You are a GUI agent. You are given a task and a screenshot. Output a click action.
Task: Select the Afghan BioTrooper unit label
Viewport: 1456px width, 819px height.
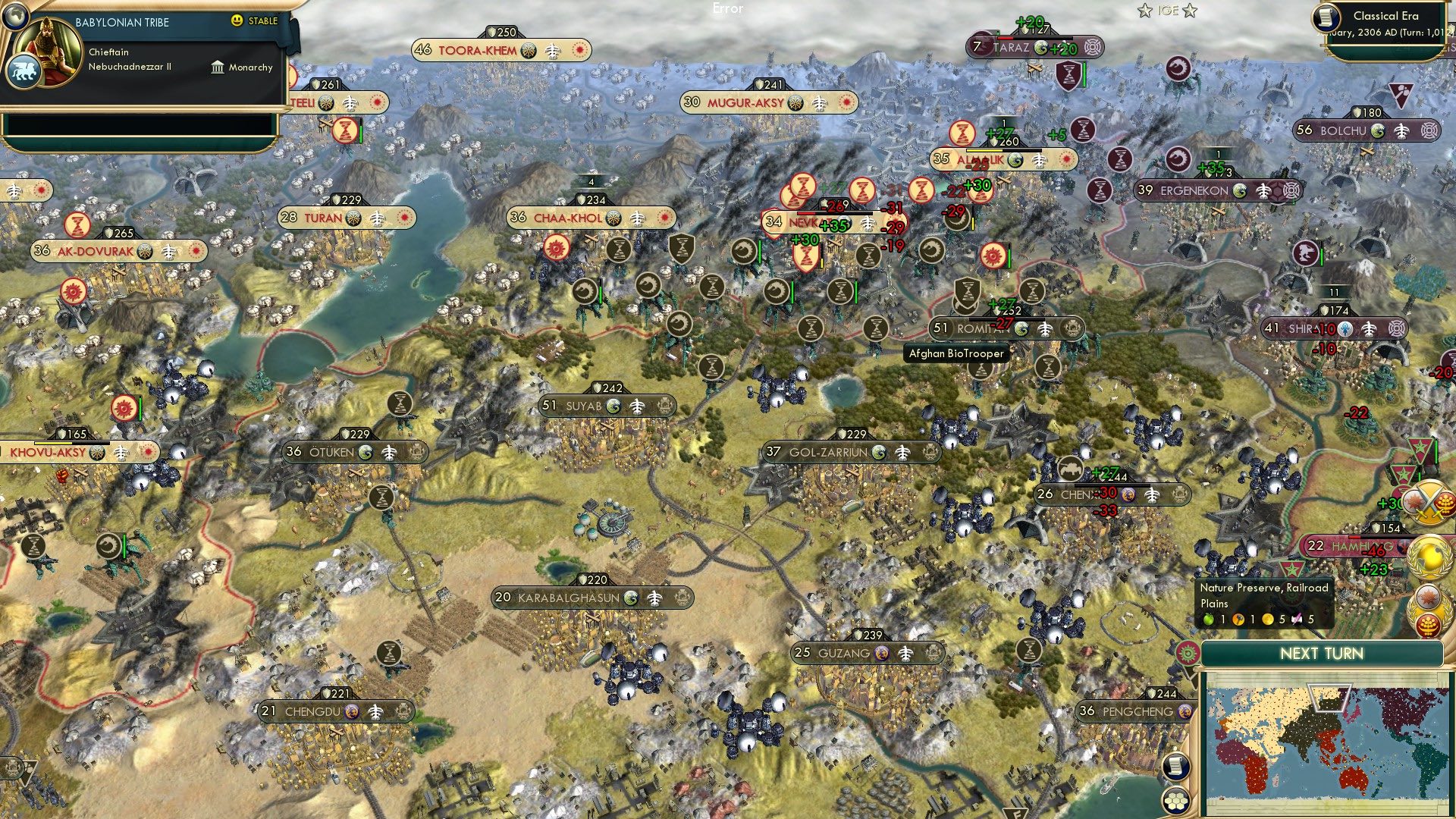click(x=955, y=353)
